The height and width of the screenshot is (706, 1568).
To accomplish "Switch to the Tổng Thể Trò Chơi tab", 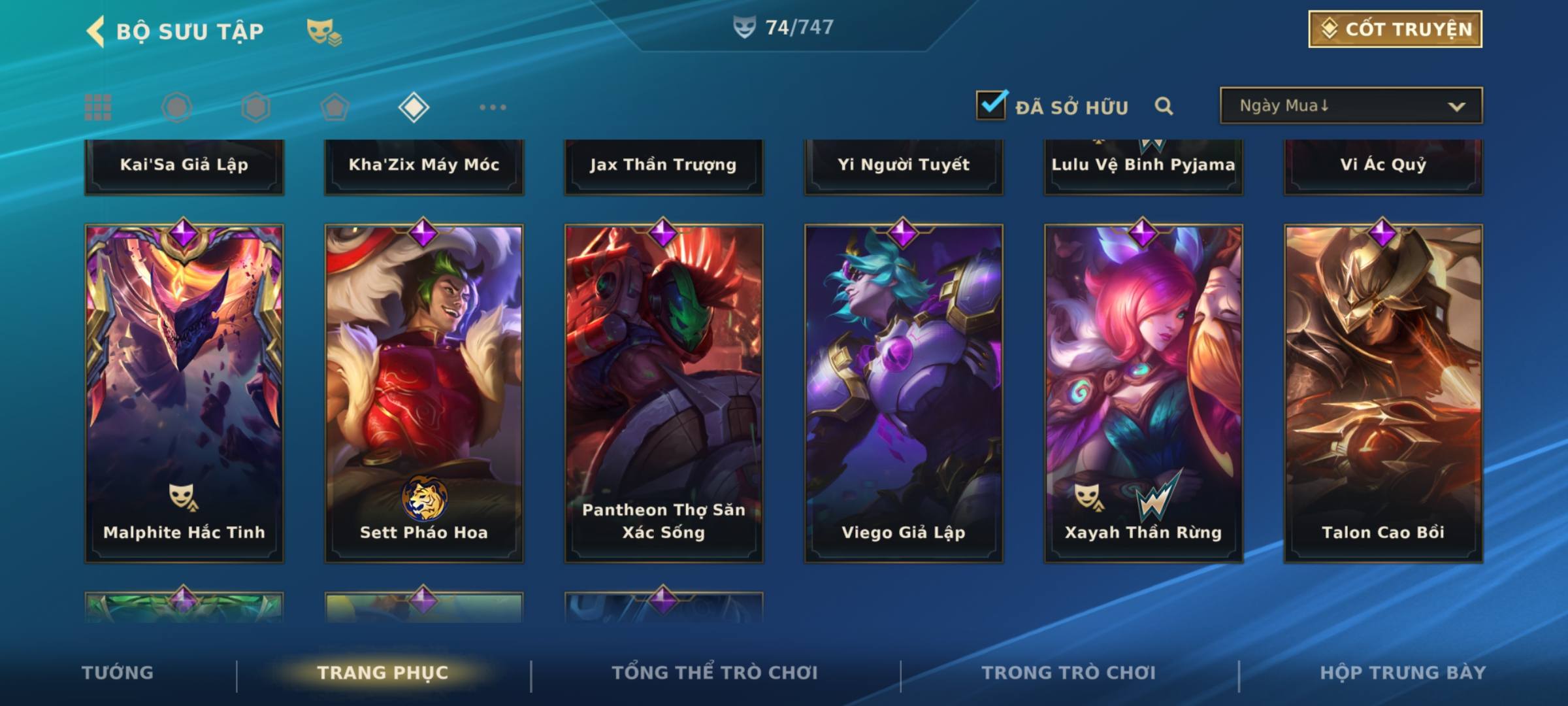I will [715, 673].
